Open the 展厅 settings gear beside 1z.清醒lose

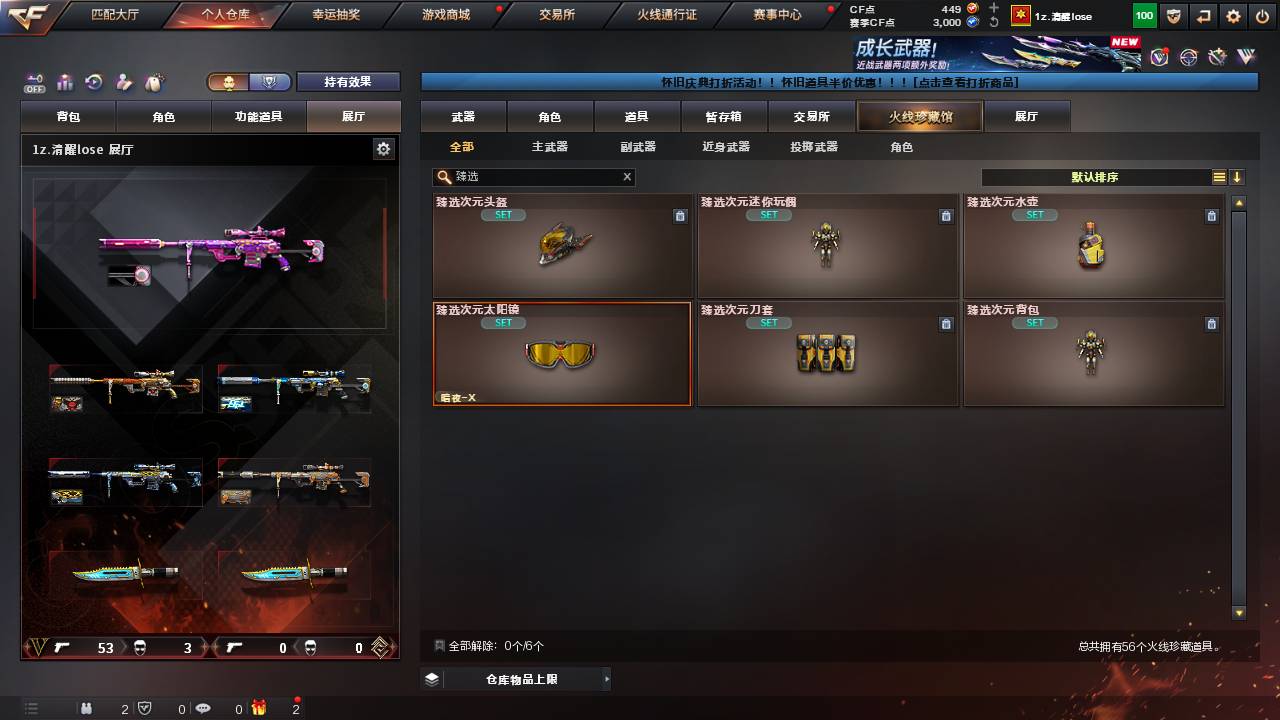382,149
